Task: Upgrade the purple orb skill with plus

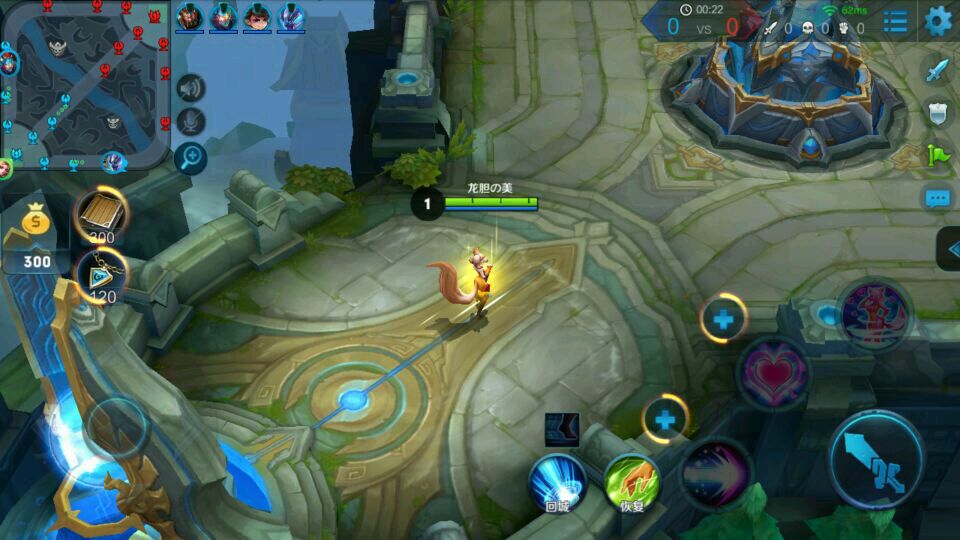Action: click(665, 420)
